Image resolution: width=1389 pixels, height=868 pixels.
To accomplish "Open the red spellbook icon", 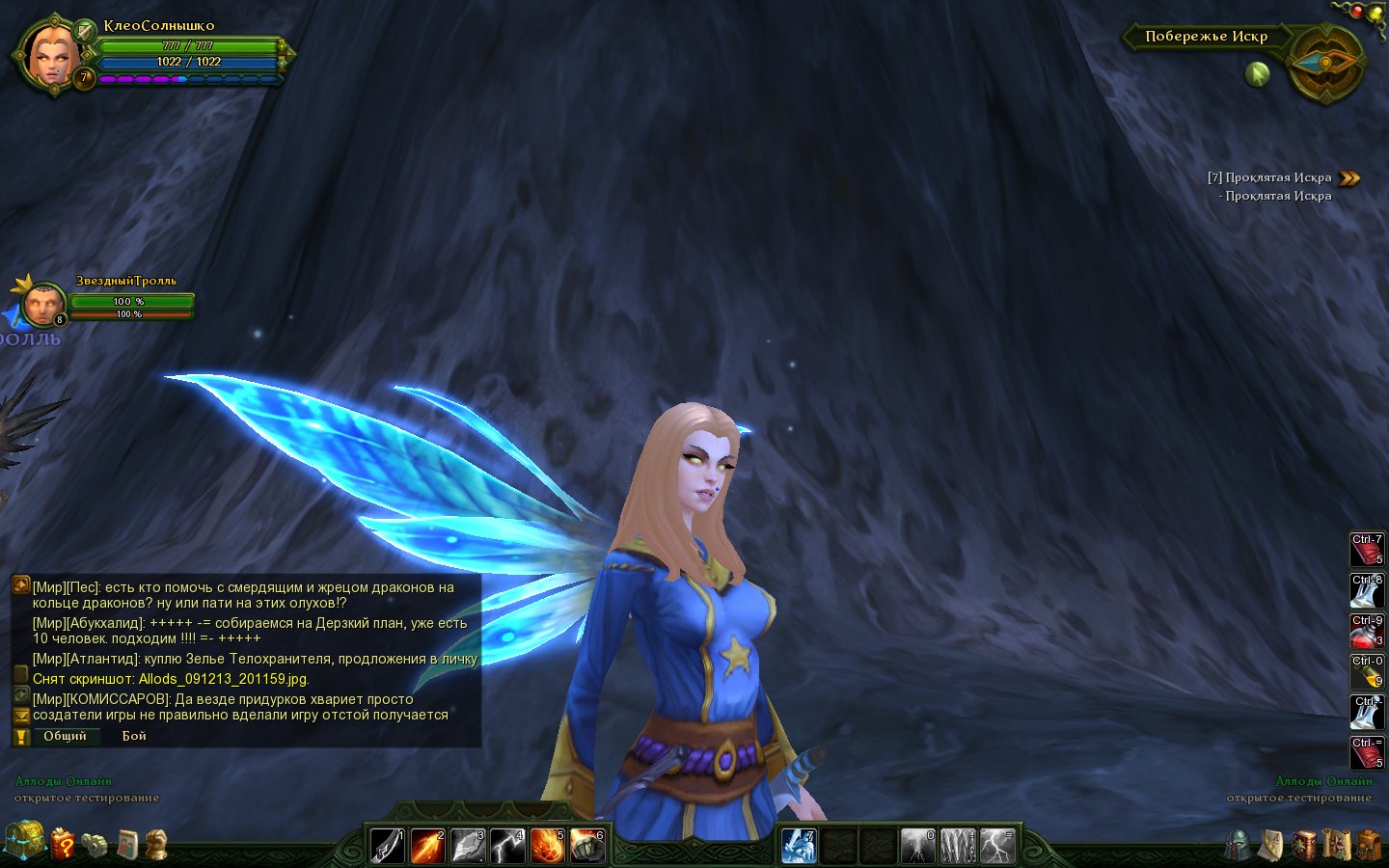I will (1304, 845).
